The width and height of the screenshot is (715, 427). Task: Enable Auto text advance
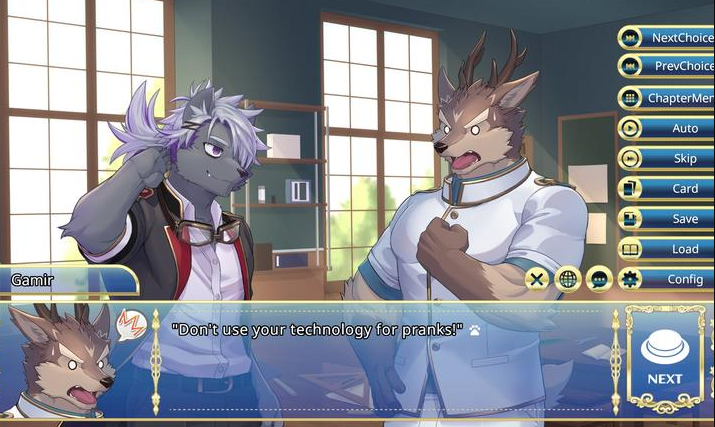click(x=667, y=128)
